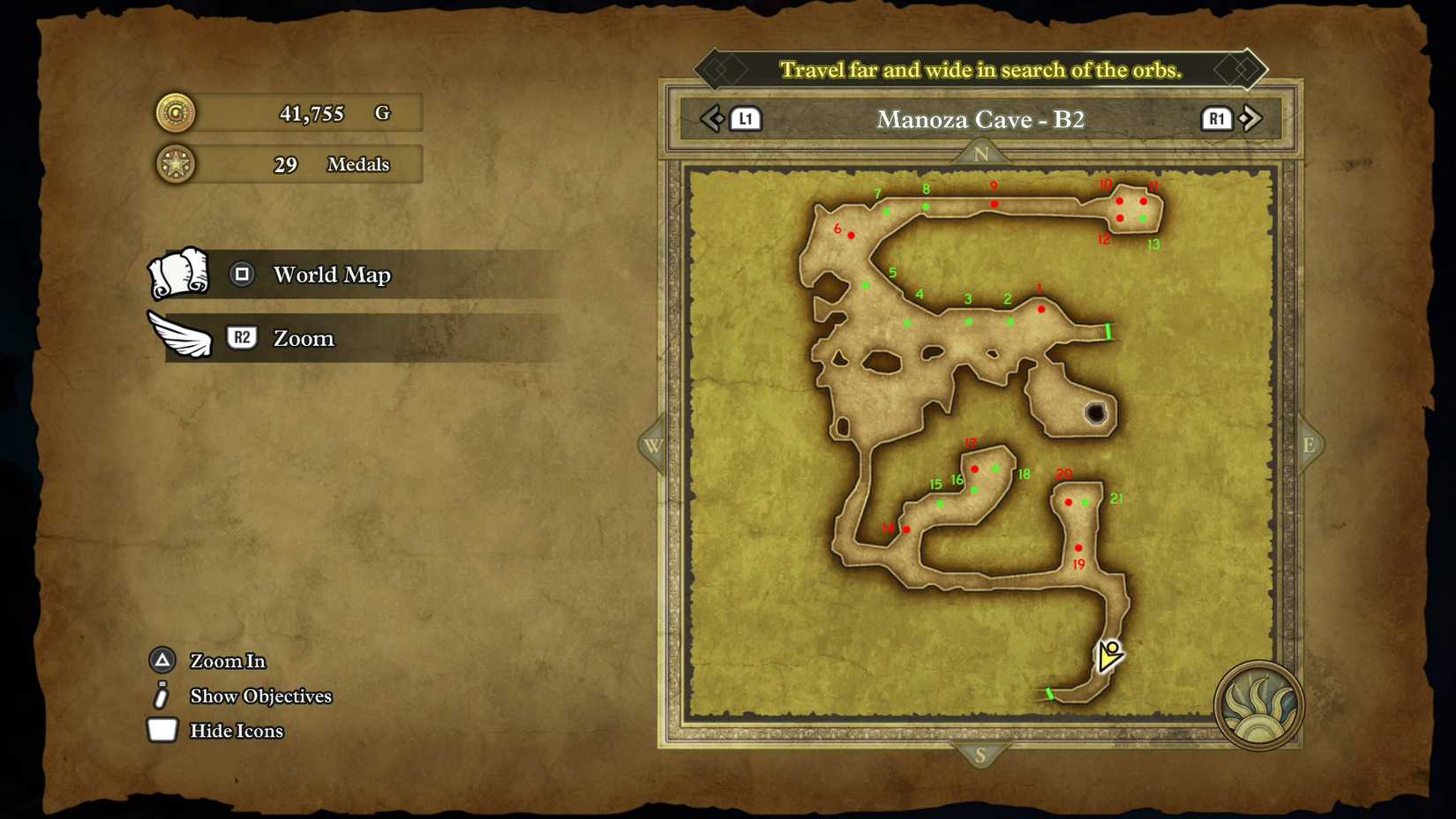Screen dimensions: 1456x819
Task: Select the compass rose in map corner
Action: (1257, 704)
